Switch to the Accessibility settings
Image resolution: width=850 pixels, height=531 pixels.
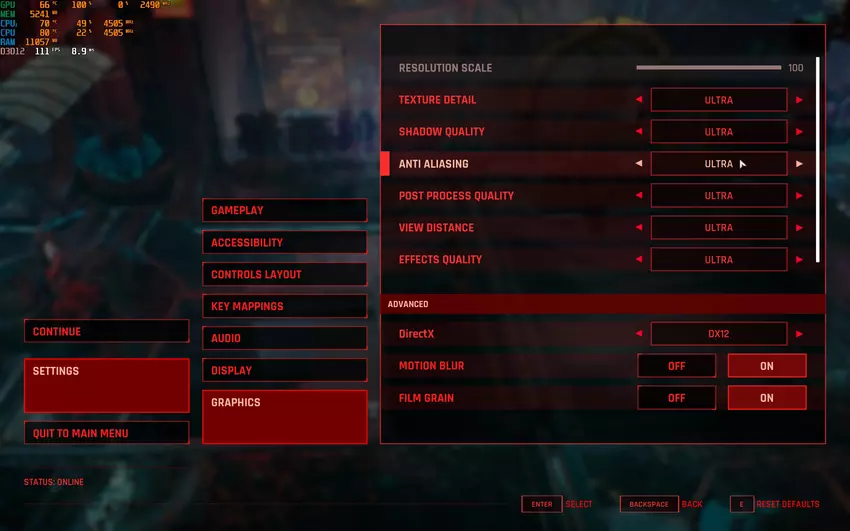coord(284,242)
